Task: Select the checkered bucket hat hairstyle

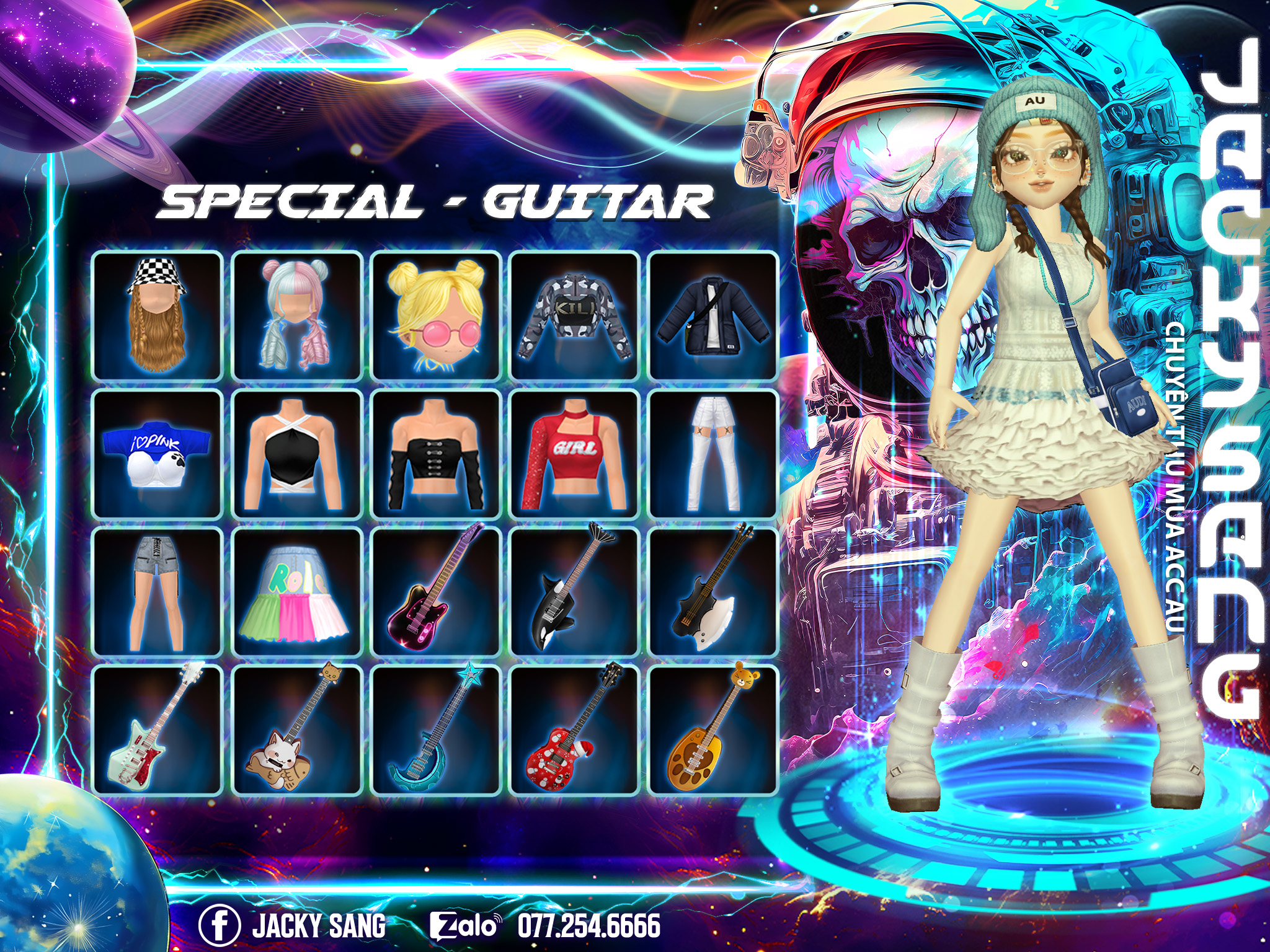Action: [x=158, y=315]
